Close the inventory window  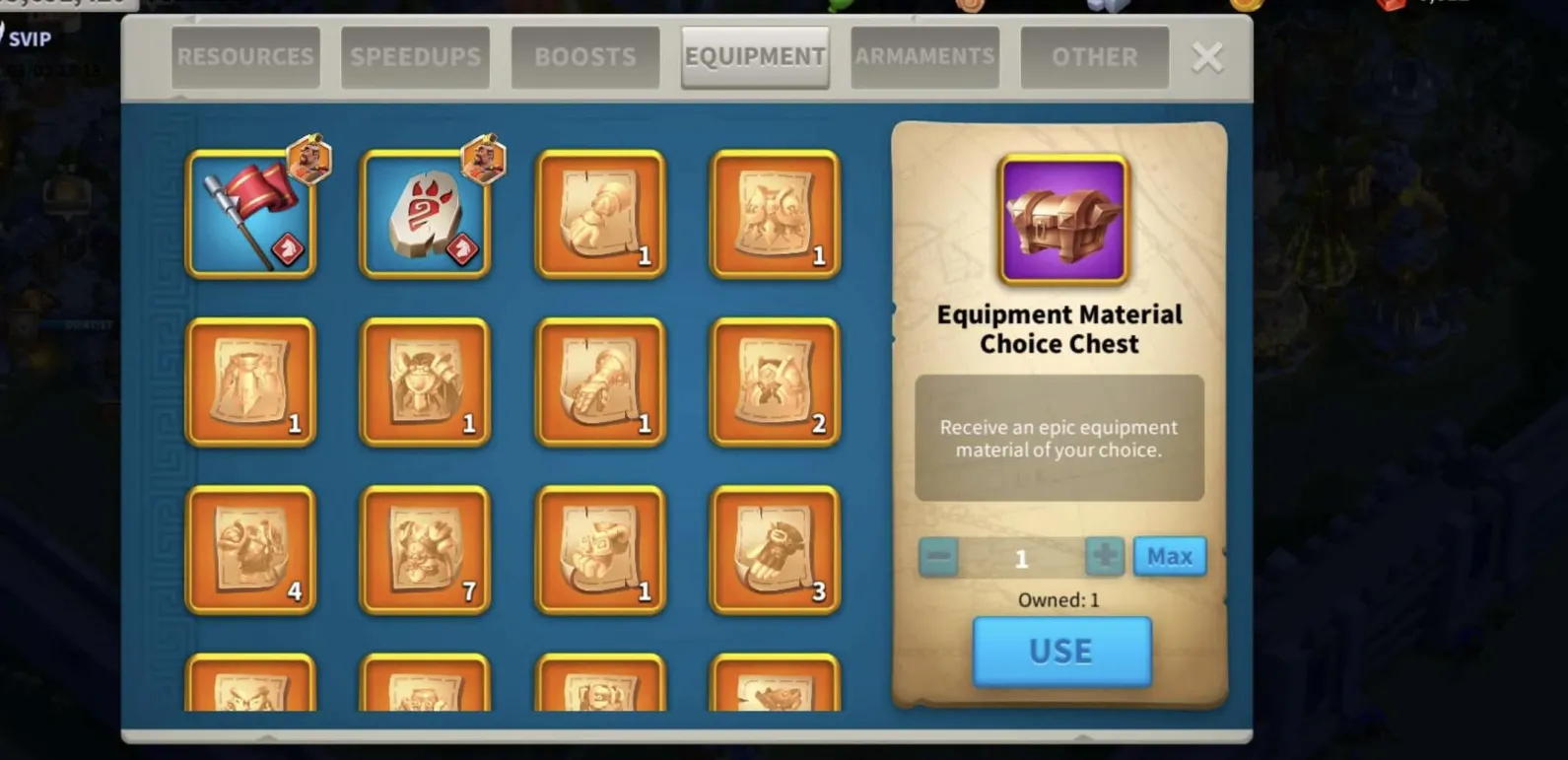coord(1207,57)
